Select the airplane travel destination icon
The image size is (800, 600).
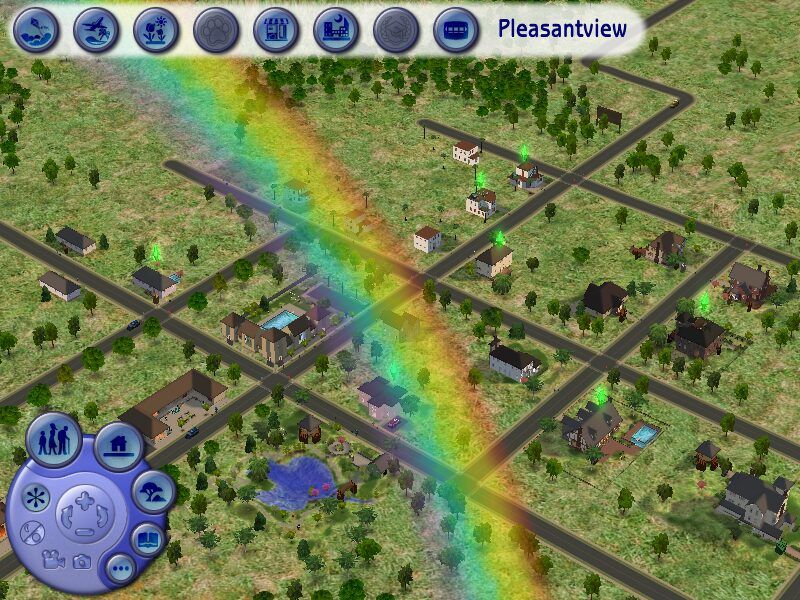[96, 30]
